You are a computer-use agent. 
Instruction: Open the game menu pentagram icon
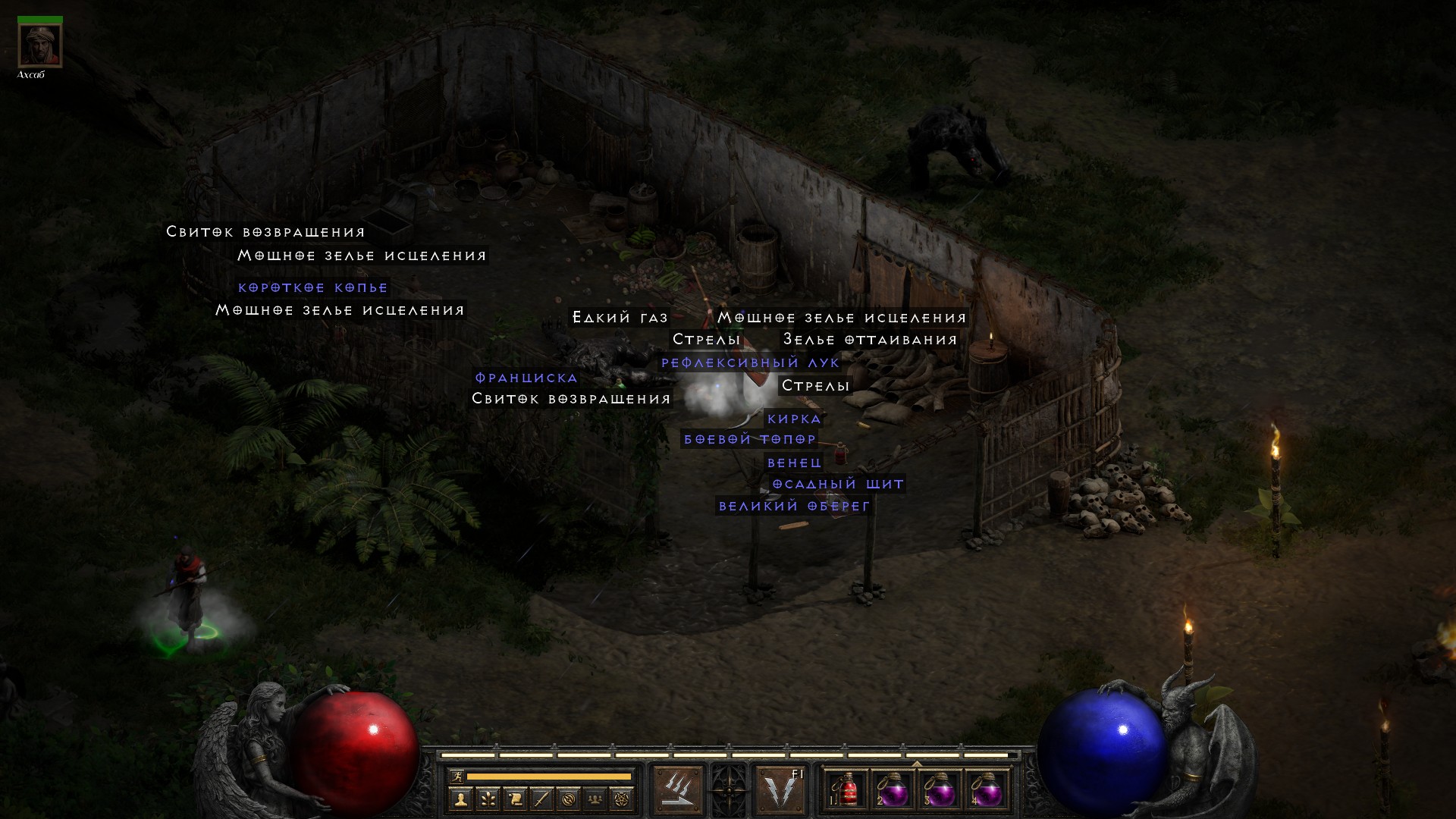622,799
